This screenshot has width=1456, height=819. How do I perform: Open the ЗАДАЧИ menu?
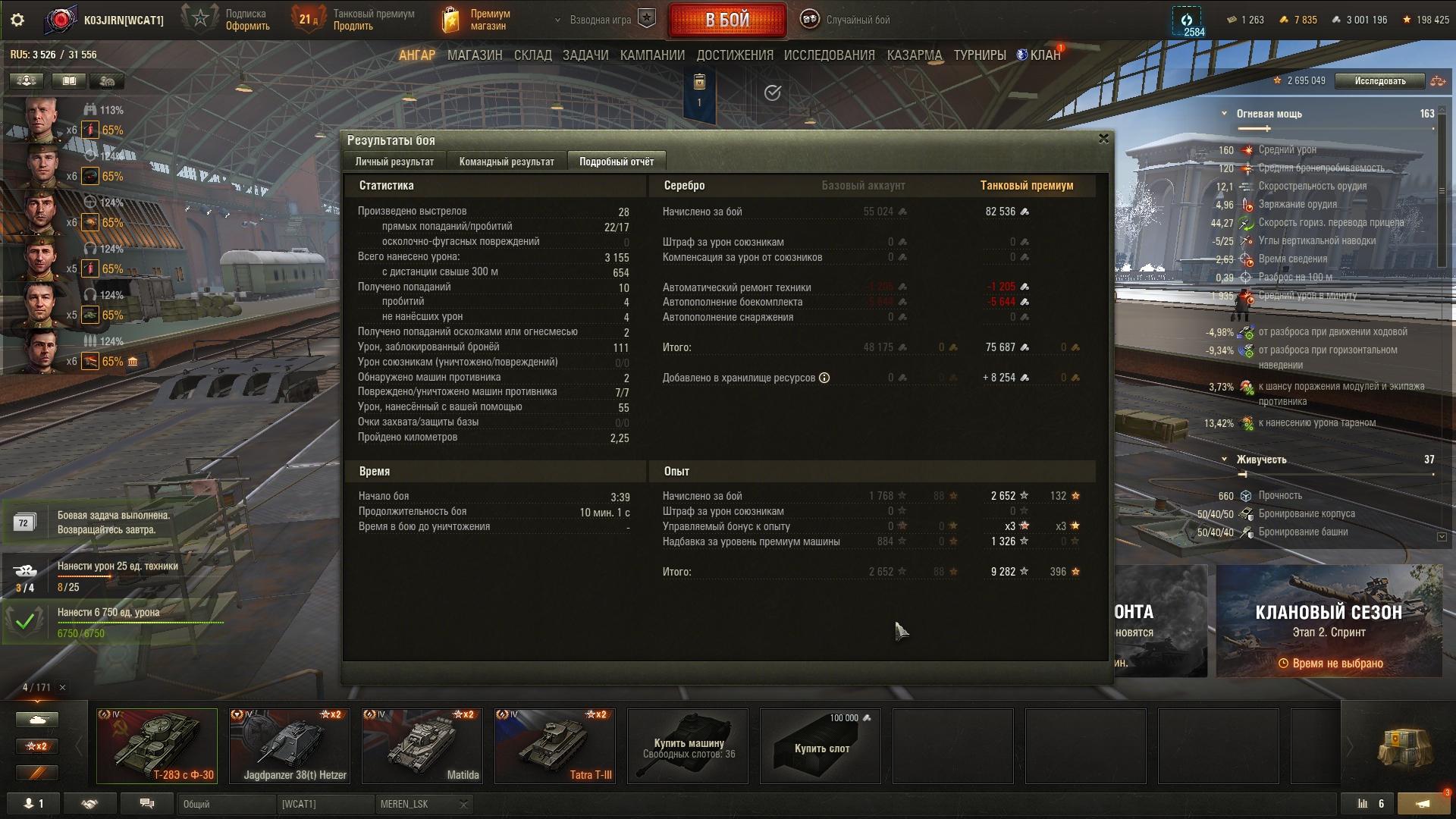[x=585, y=55]
